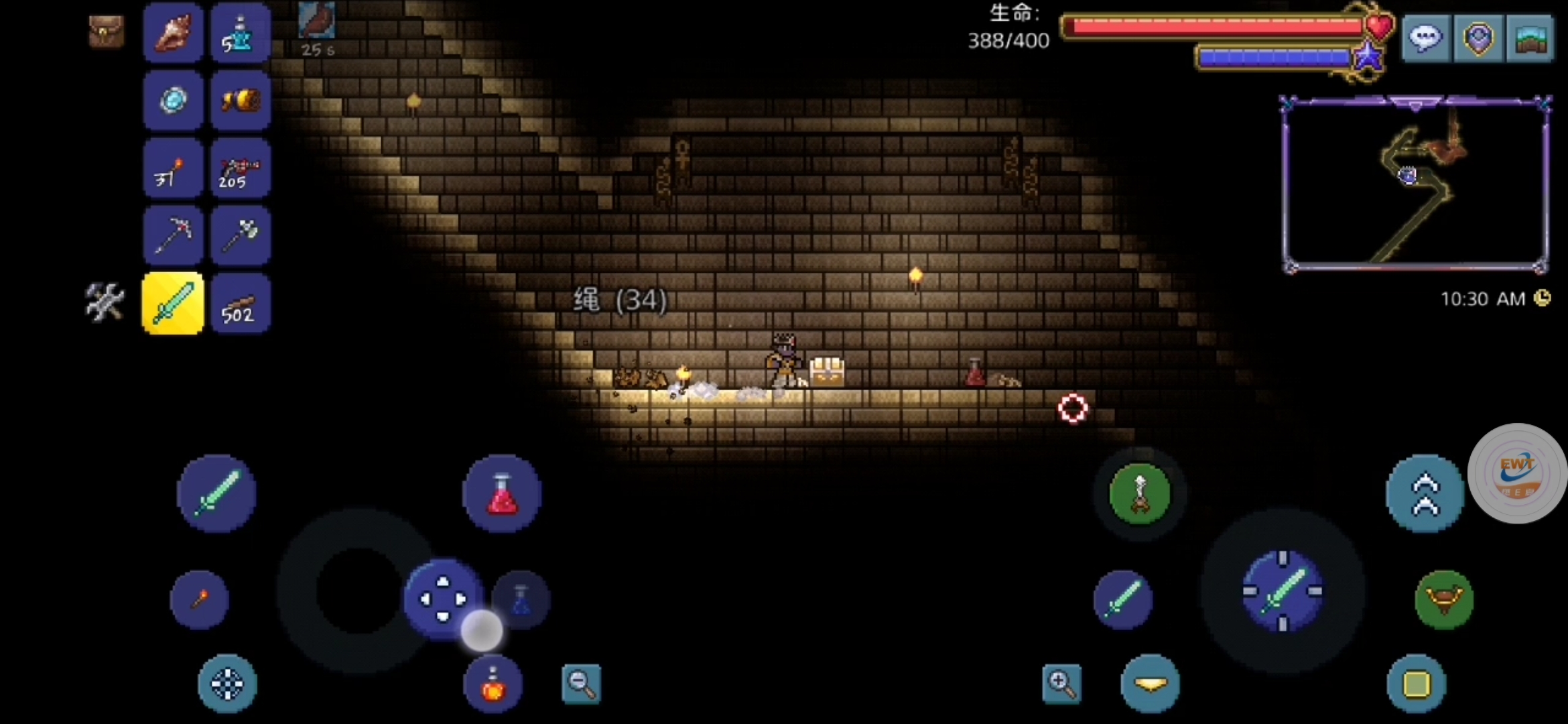Open the world map landscape button
The height and width of the screenshot is (724, 1568).
(x=1530, y=38)
